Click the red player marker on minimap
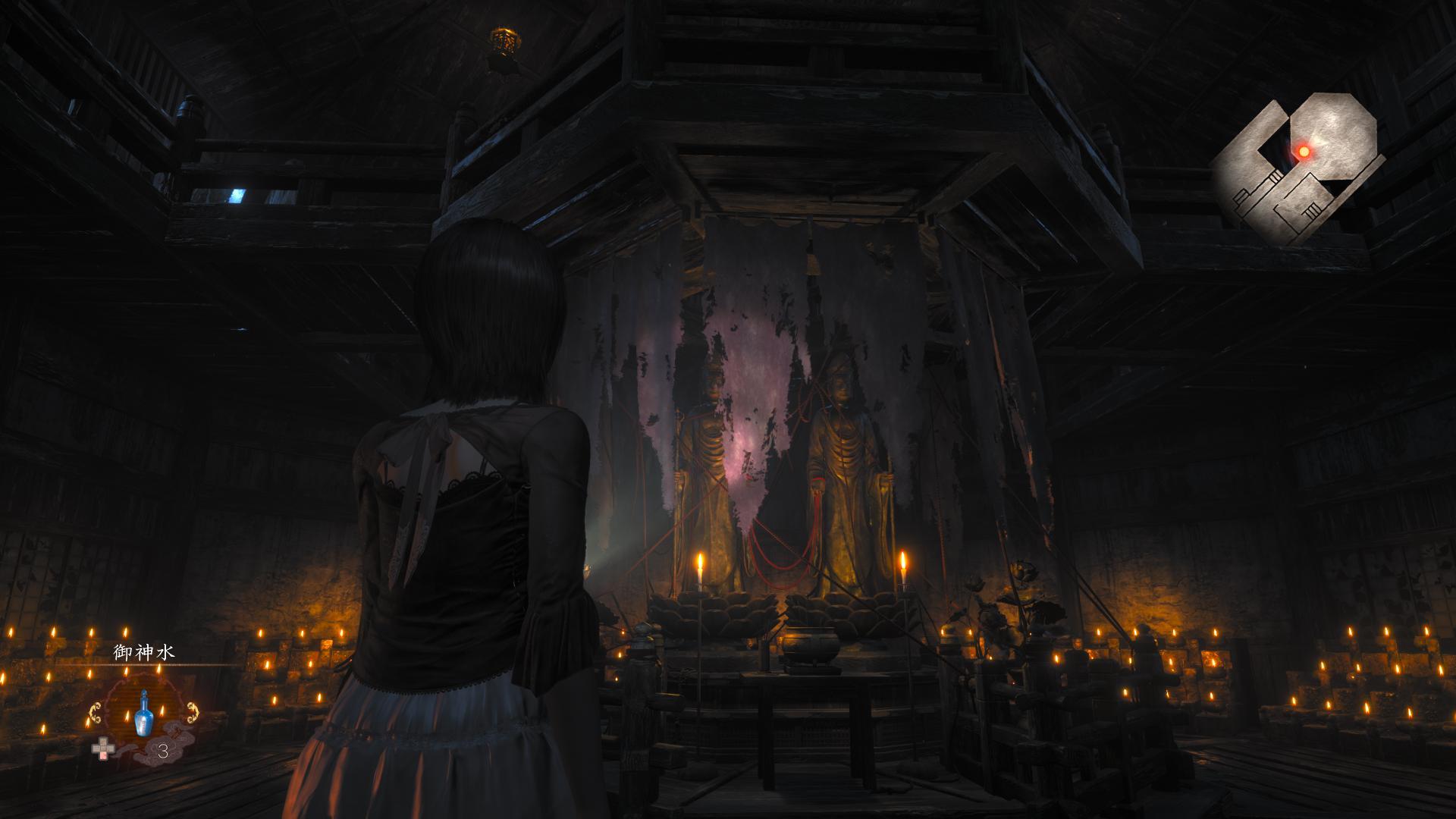 [1304, 152]
